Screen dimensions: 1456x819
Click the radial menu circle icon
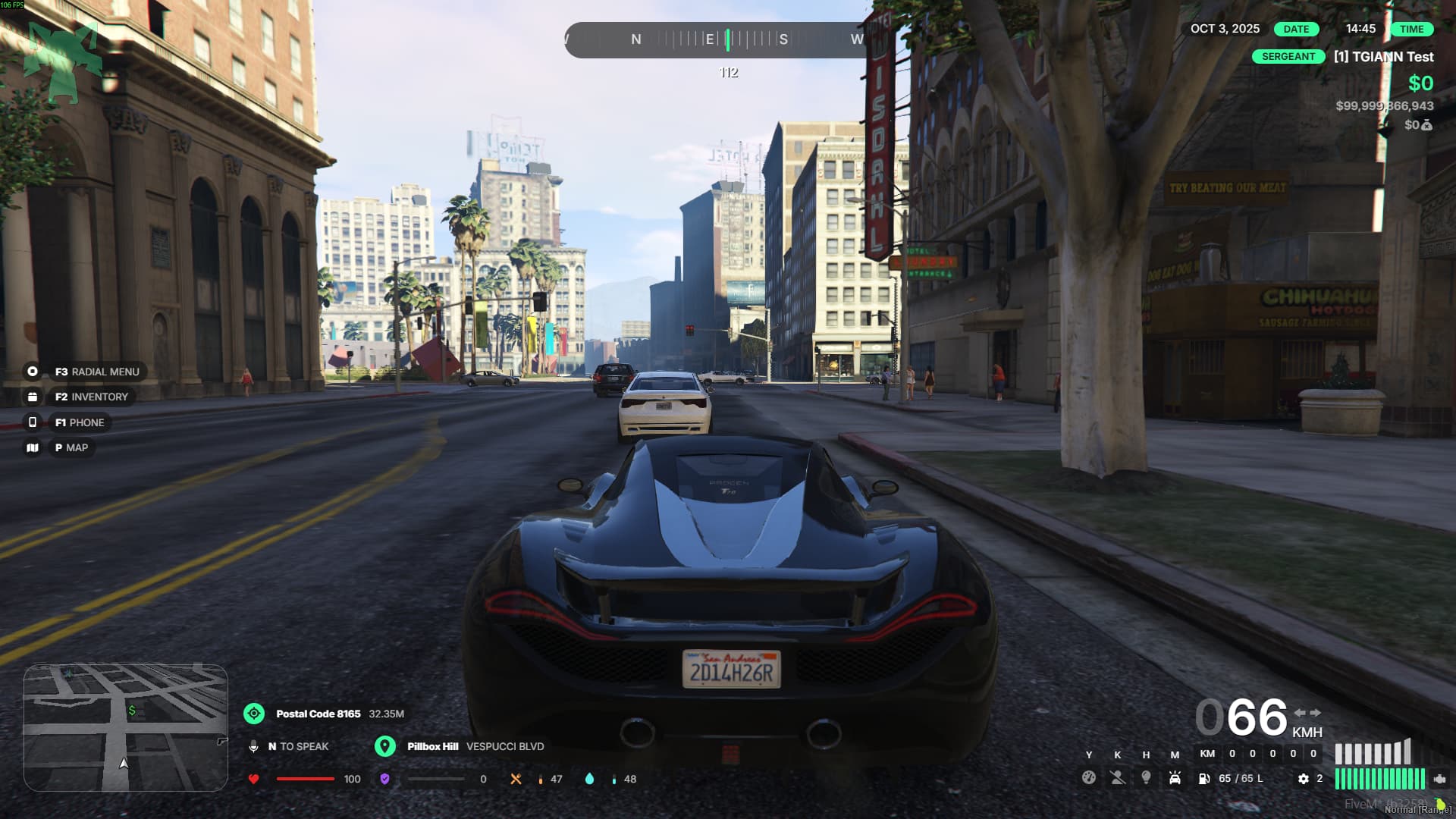click(33, 372)
